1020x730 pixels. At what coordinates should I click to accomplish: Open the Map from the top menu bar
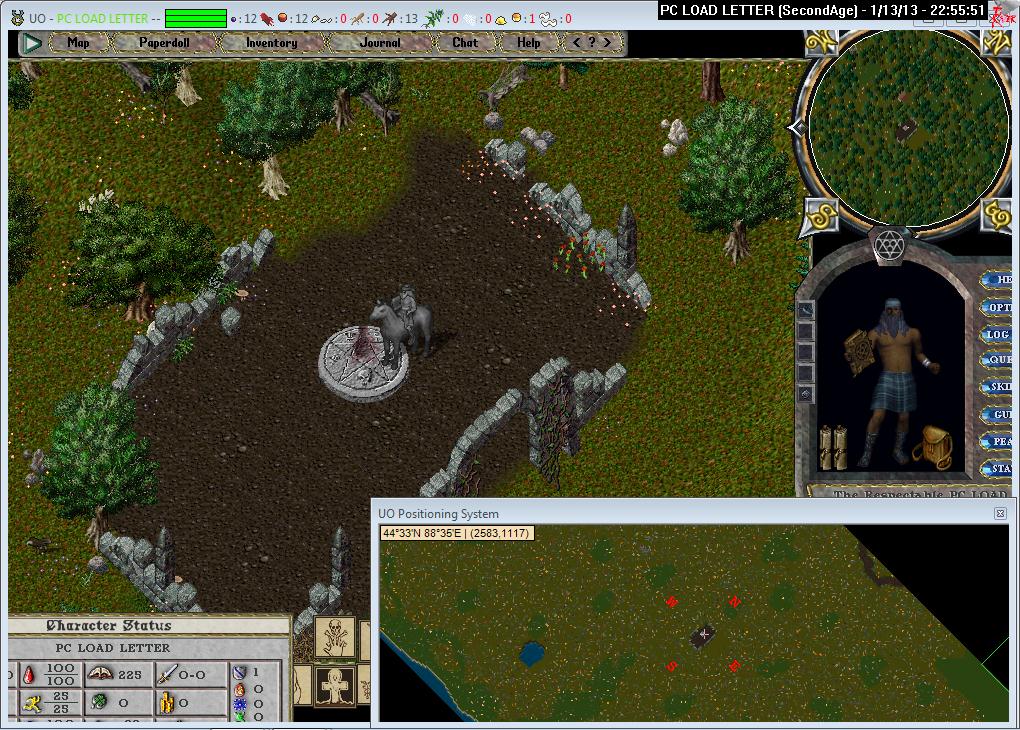coord(78,43)
